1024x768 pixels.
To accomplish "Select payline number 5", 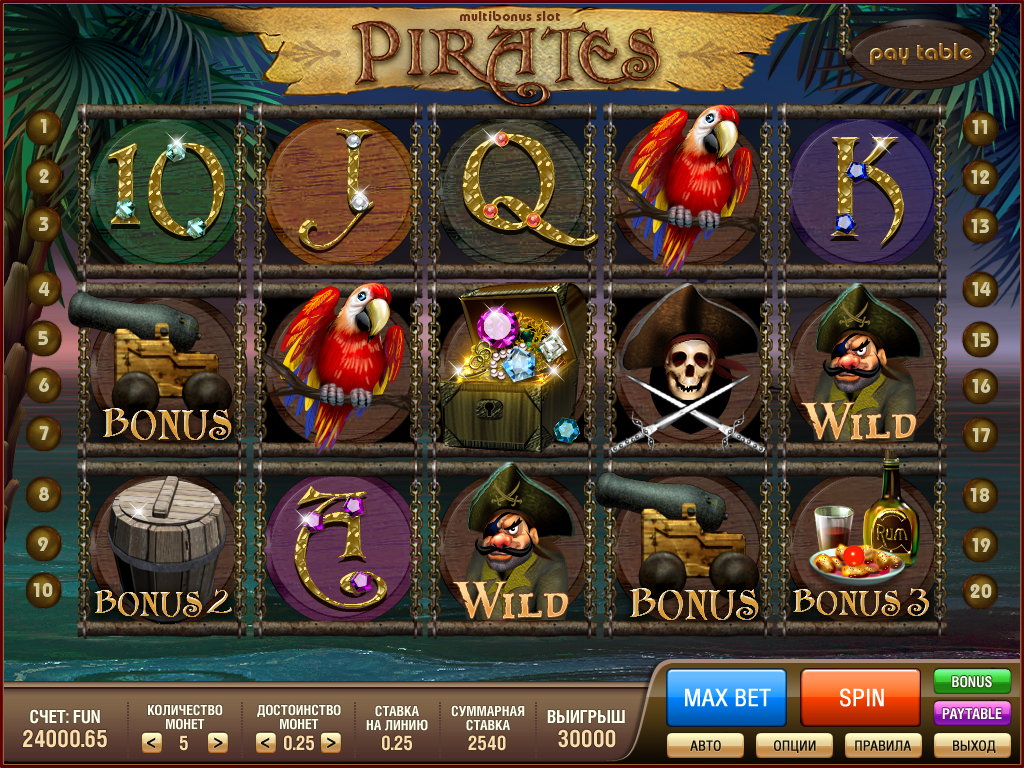I will coord(44,337).
